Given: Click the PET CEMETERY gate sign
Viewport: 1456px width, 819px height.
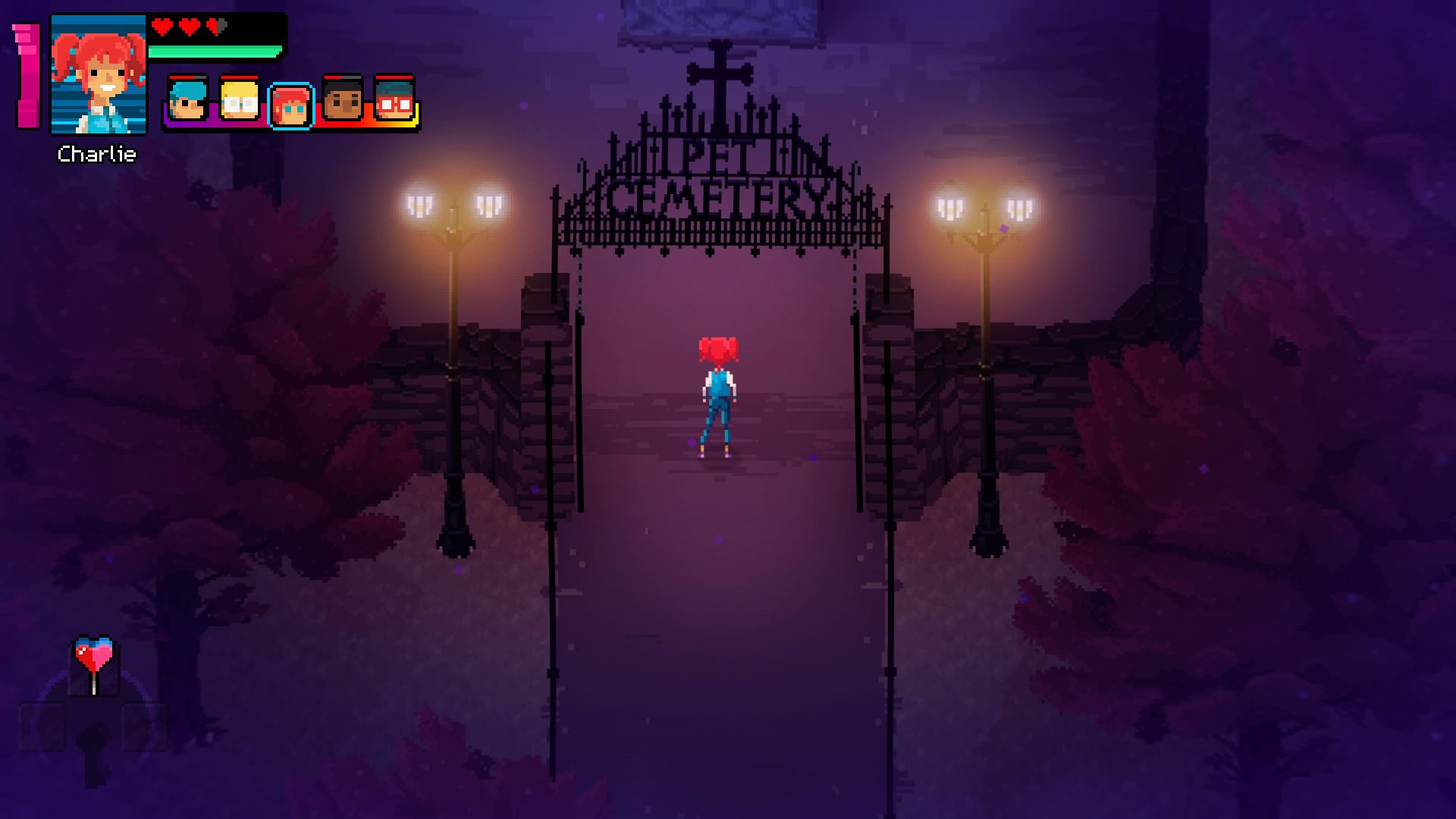Looking at the screenshot, I should (720, 174).
